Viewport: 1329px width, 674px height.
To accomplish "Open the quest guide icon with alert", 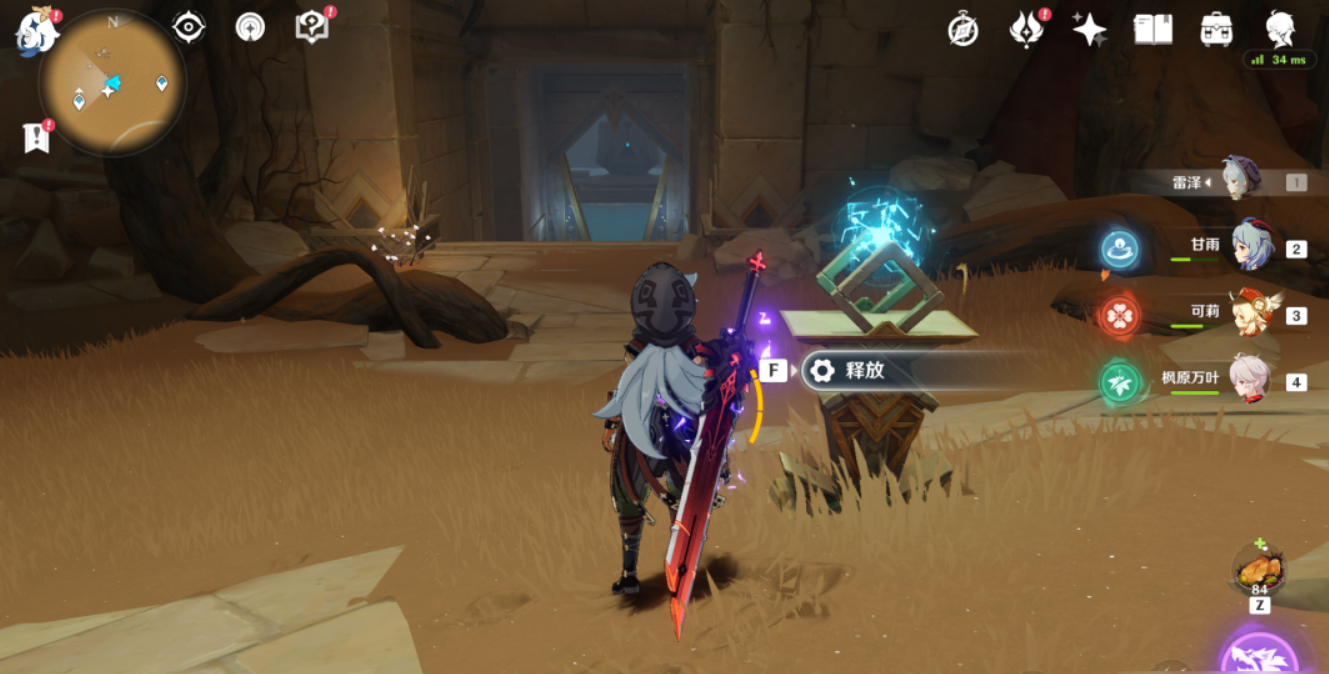I will coord(313,27).
